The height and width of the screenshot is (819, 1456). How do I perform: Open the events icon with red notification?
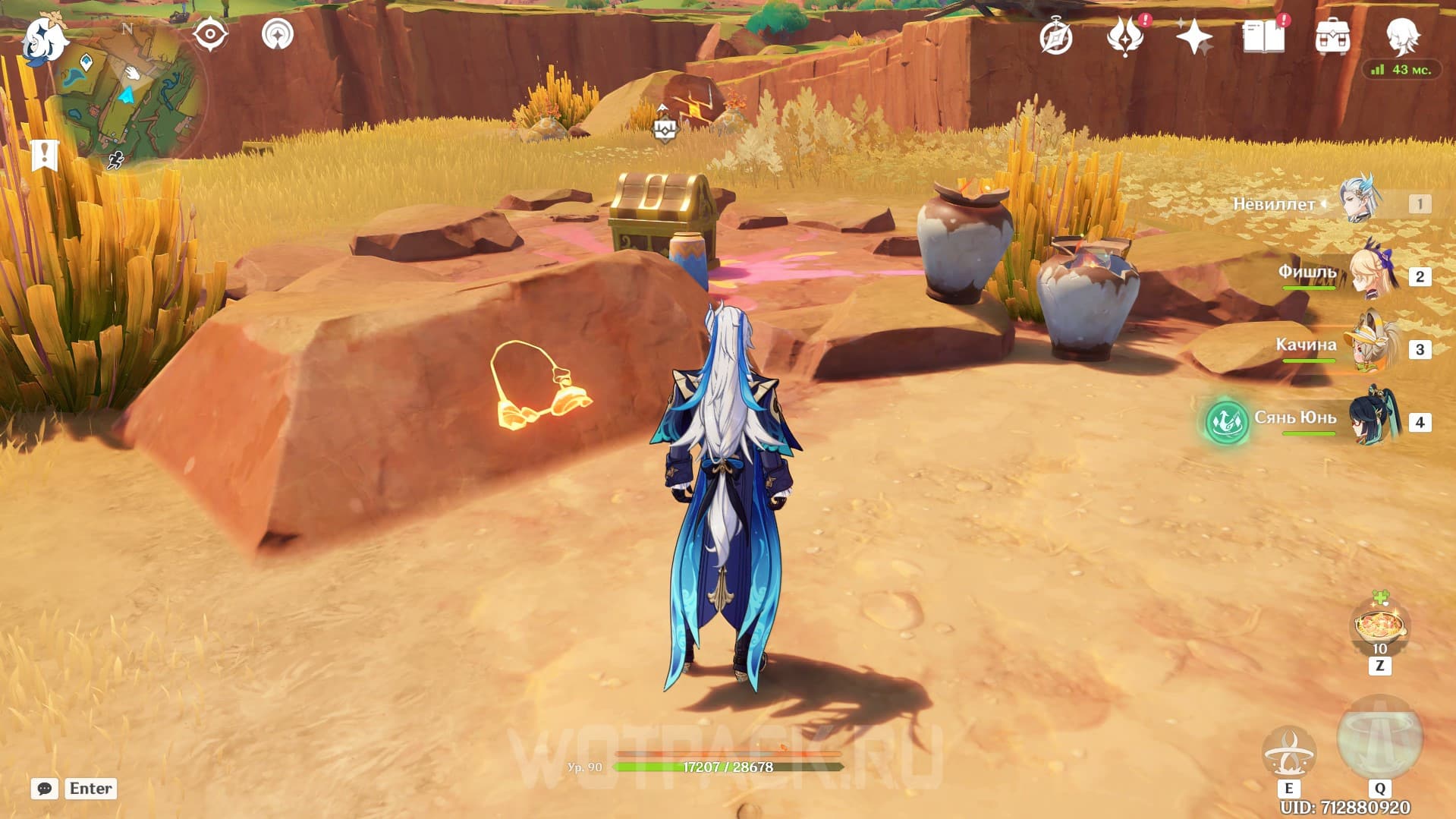[x=1125, y=36]
